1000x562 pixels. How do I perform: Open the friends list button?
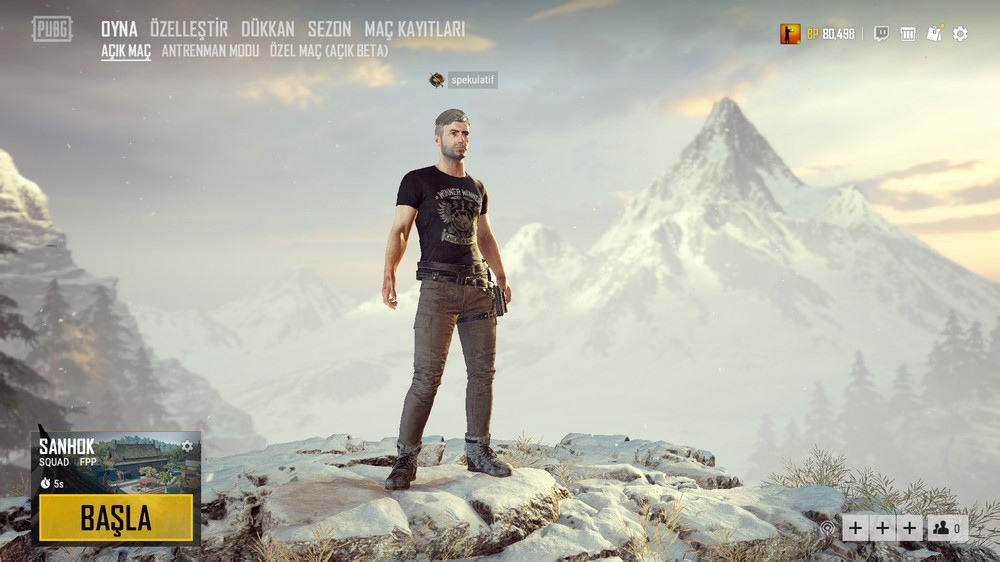tap(947, 528)
